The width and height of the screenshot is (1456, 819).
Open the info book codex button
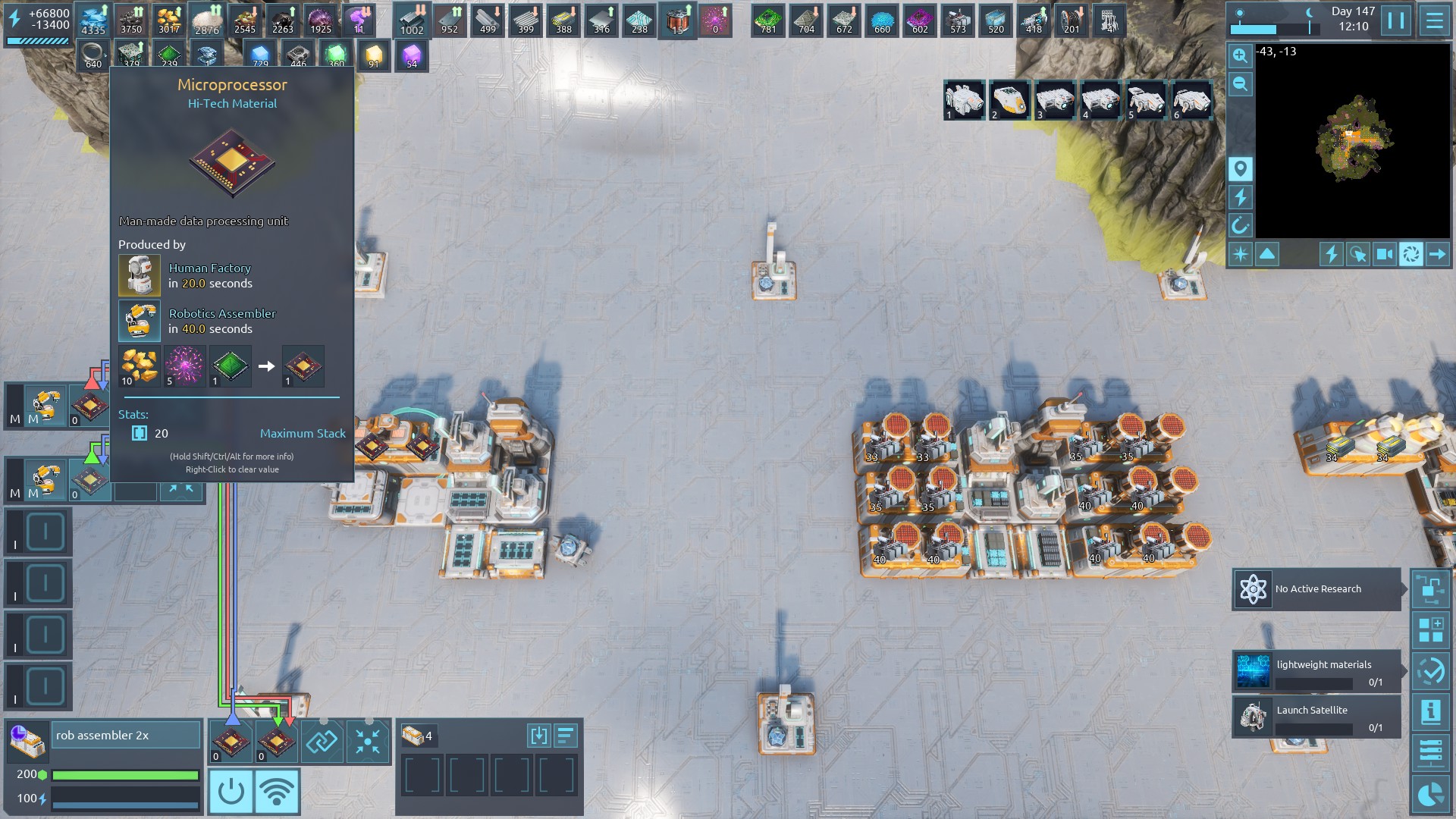point(1430,711)
